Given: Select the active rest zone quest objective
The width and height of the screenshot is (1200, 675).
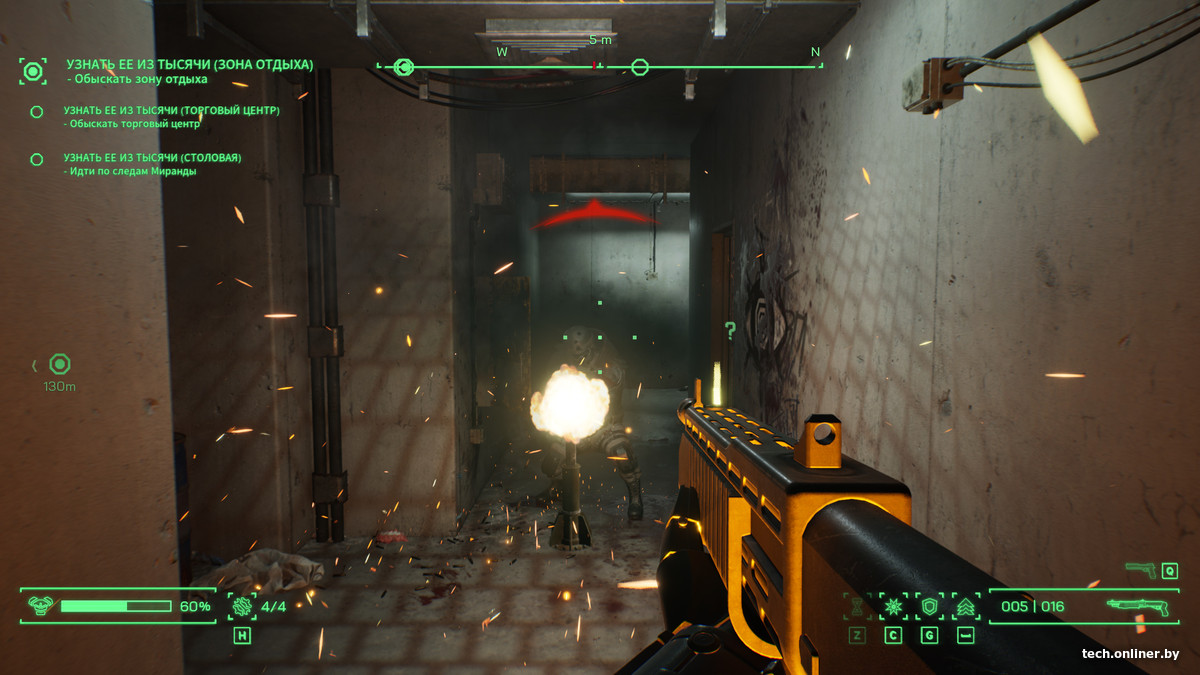Looking at the screenshot, I should (189, 65).
